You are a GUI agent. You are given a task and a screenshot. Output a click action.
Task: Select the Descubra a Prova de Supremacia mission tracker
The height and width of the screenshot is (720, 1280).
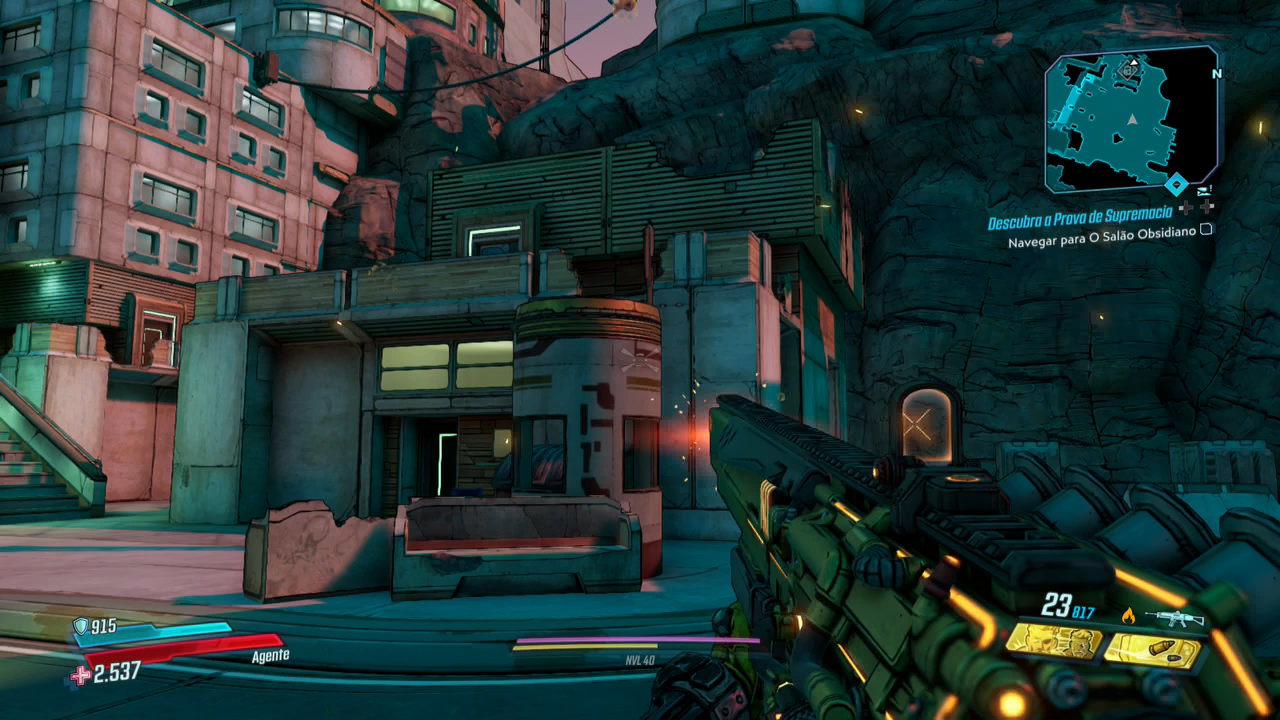click(1082, 222)
